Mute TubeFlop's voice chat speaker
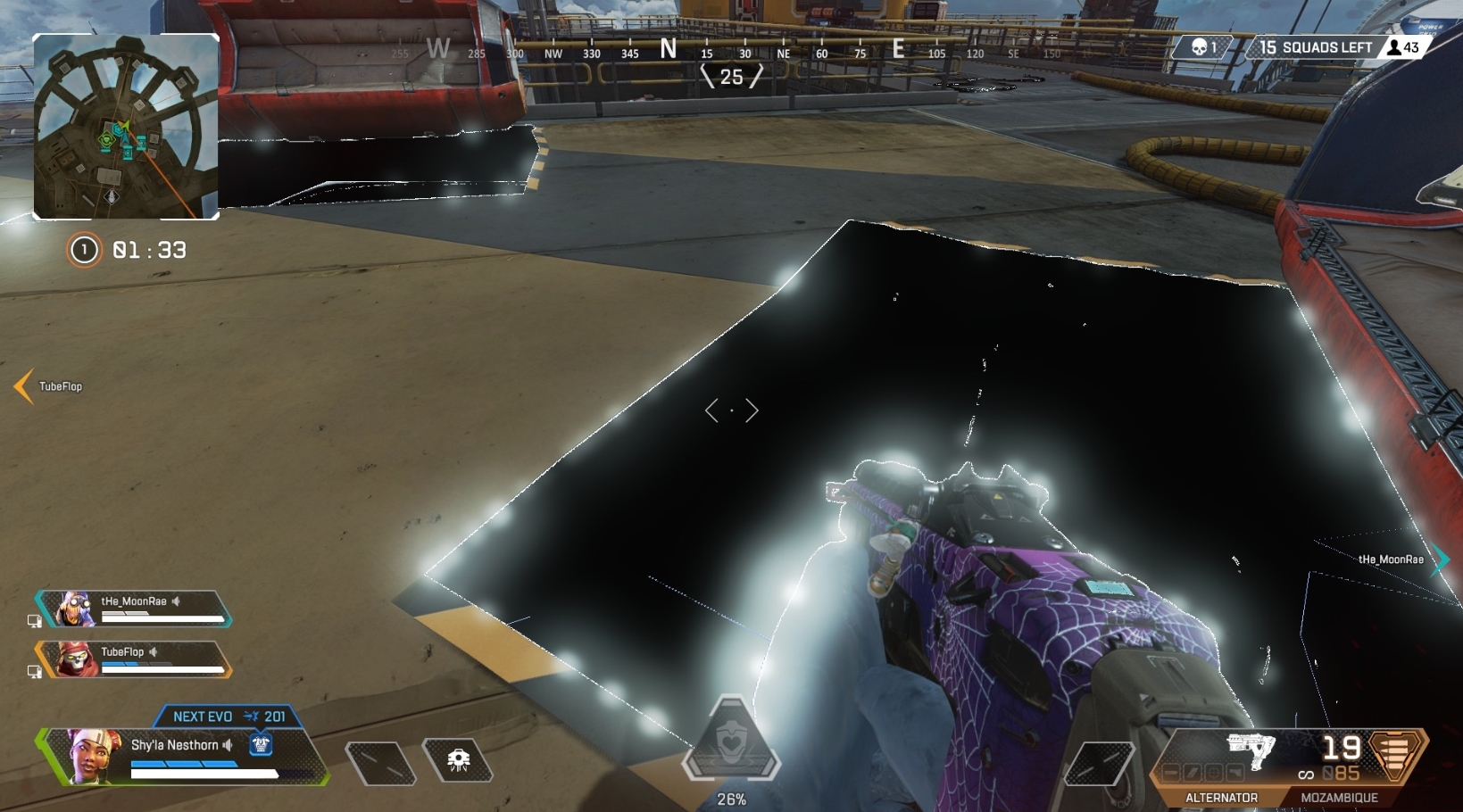The width and height of the screenshot is (1463, 812). pyautogui.click(x=153, y=651)
